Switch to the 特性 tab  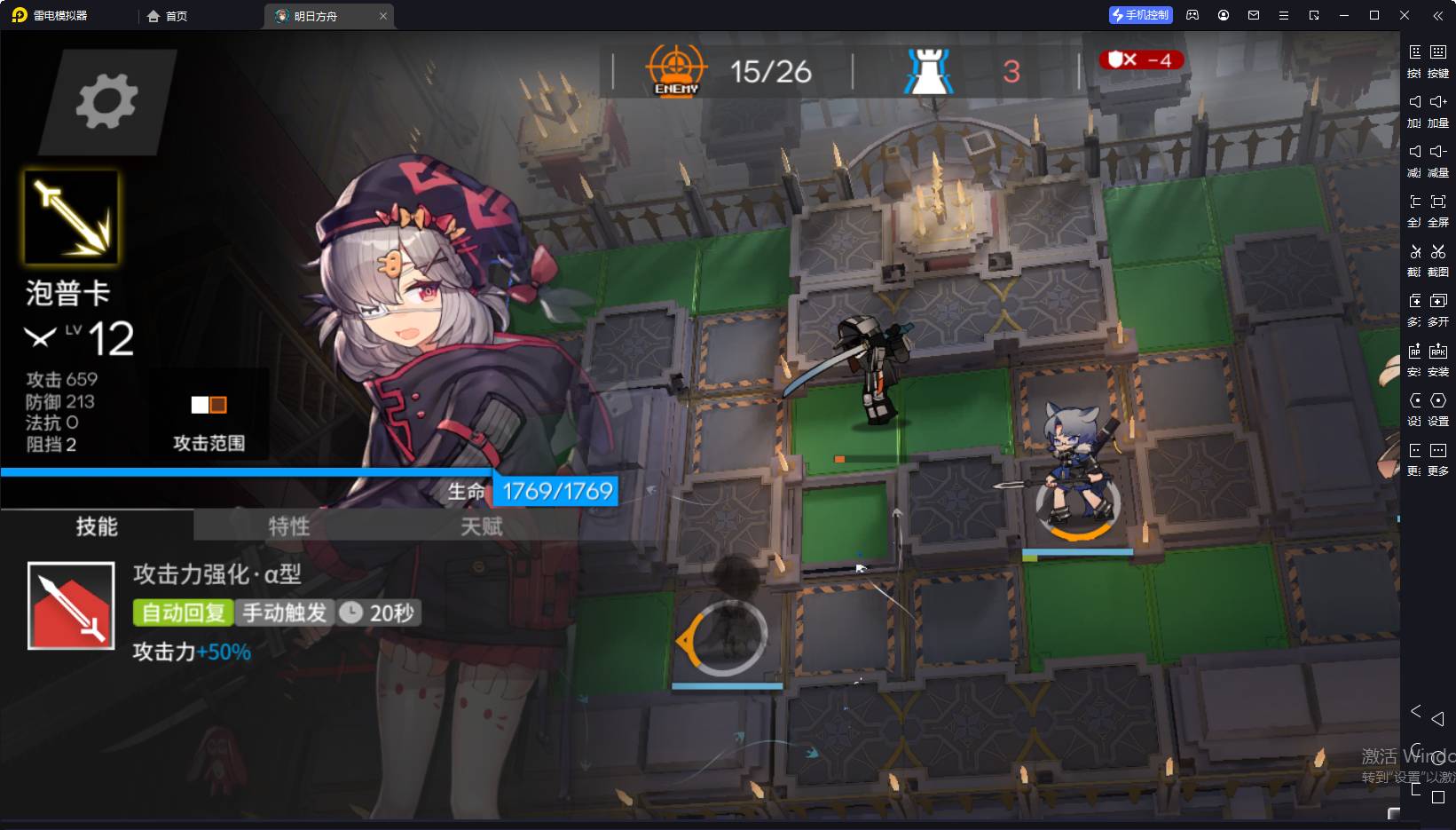289,526
